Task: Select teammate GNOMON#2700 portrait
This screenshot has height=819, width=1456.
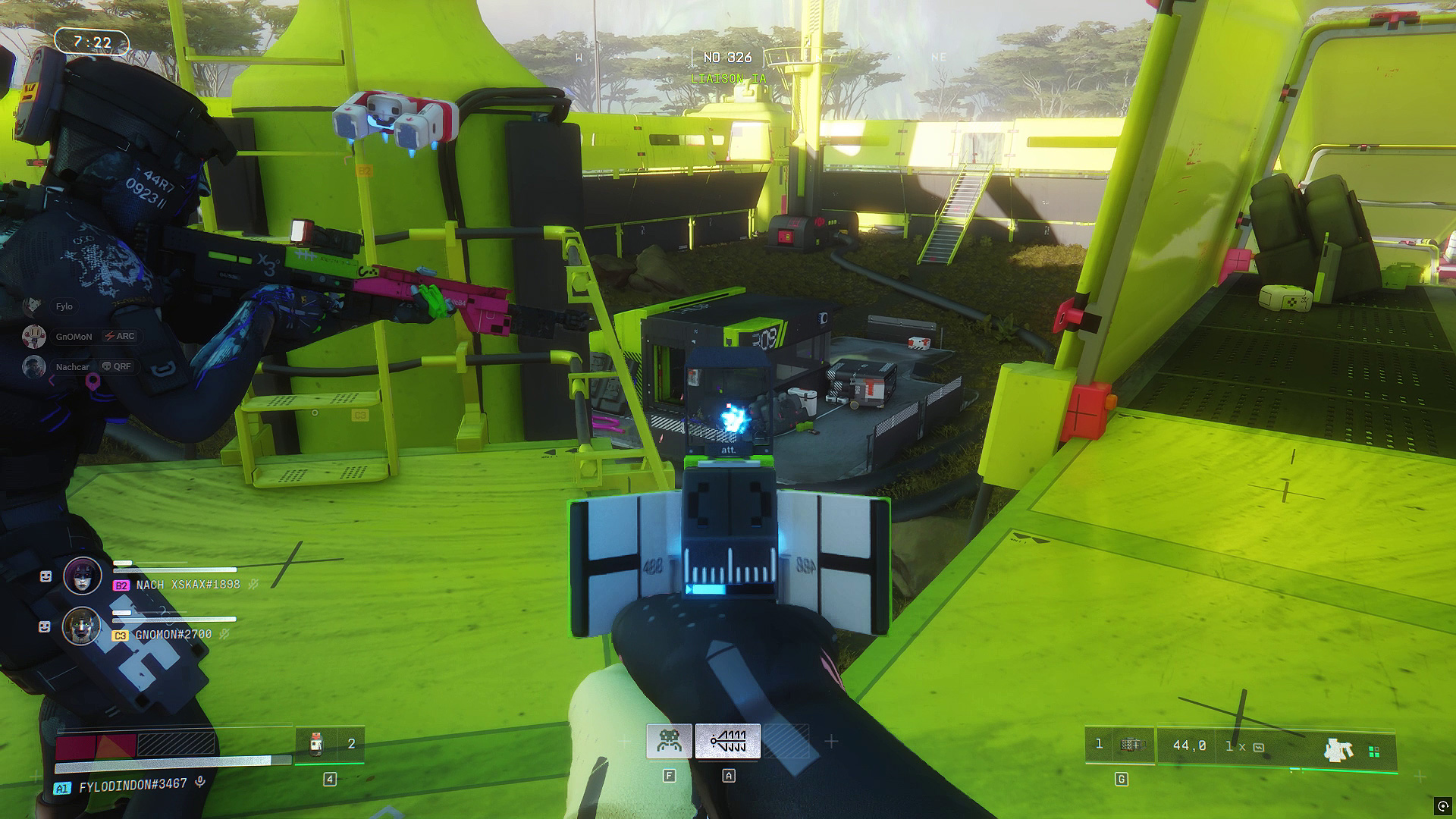Action: (82, 626)
